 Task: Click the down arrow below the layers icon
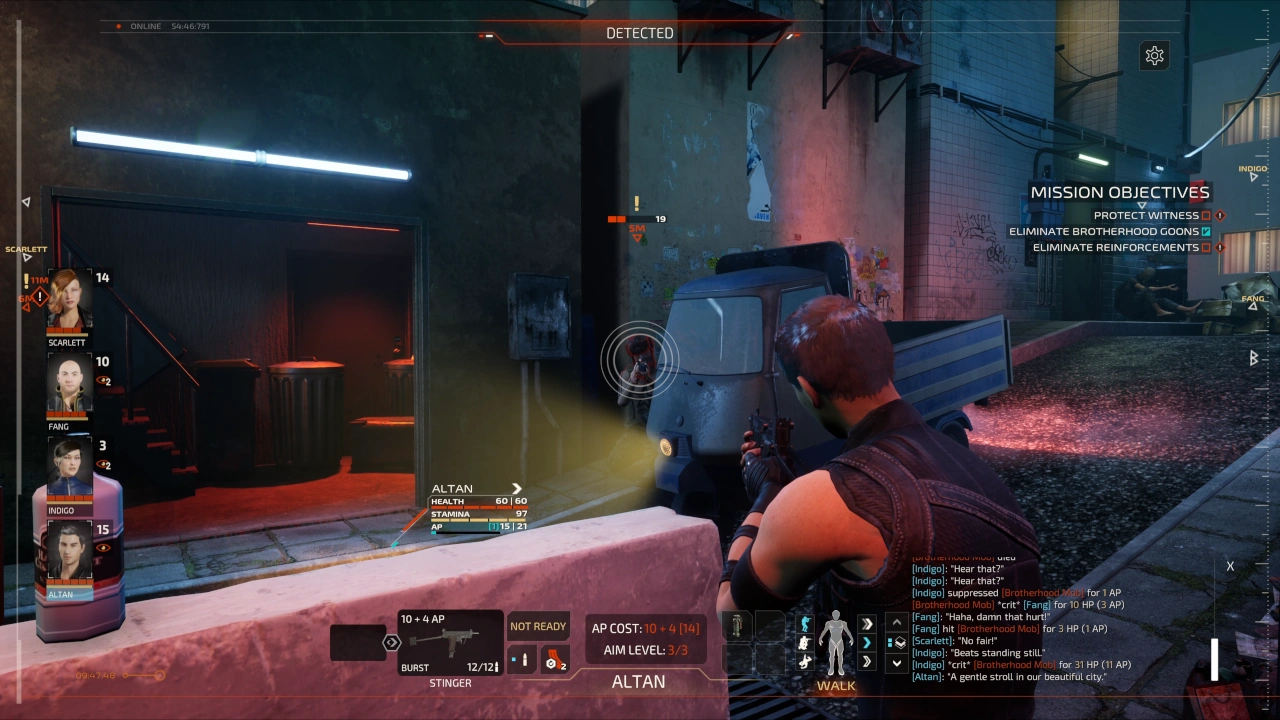tap(895, 663)
